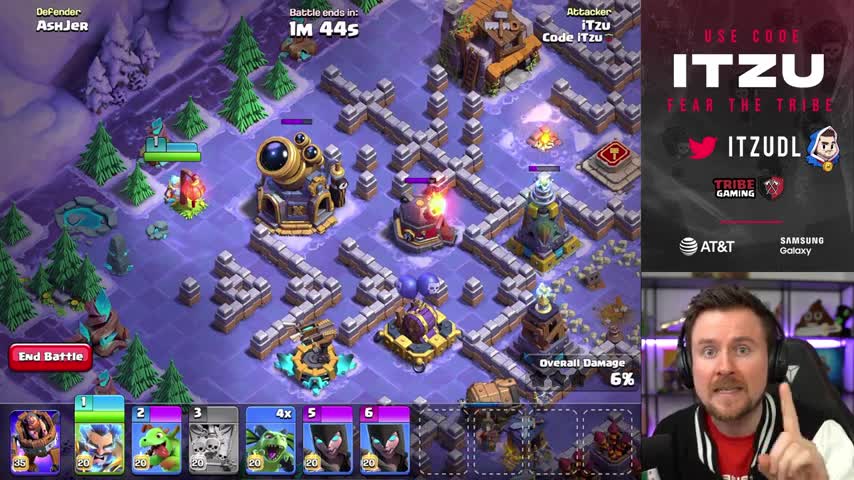The height and width of the screenshot is (480, 854).
Task: Select the Baby Dragon card numbered 2
Action: pos(157,440)
